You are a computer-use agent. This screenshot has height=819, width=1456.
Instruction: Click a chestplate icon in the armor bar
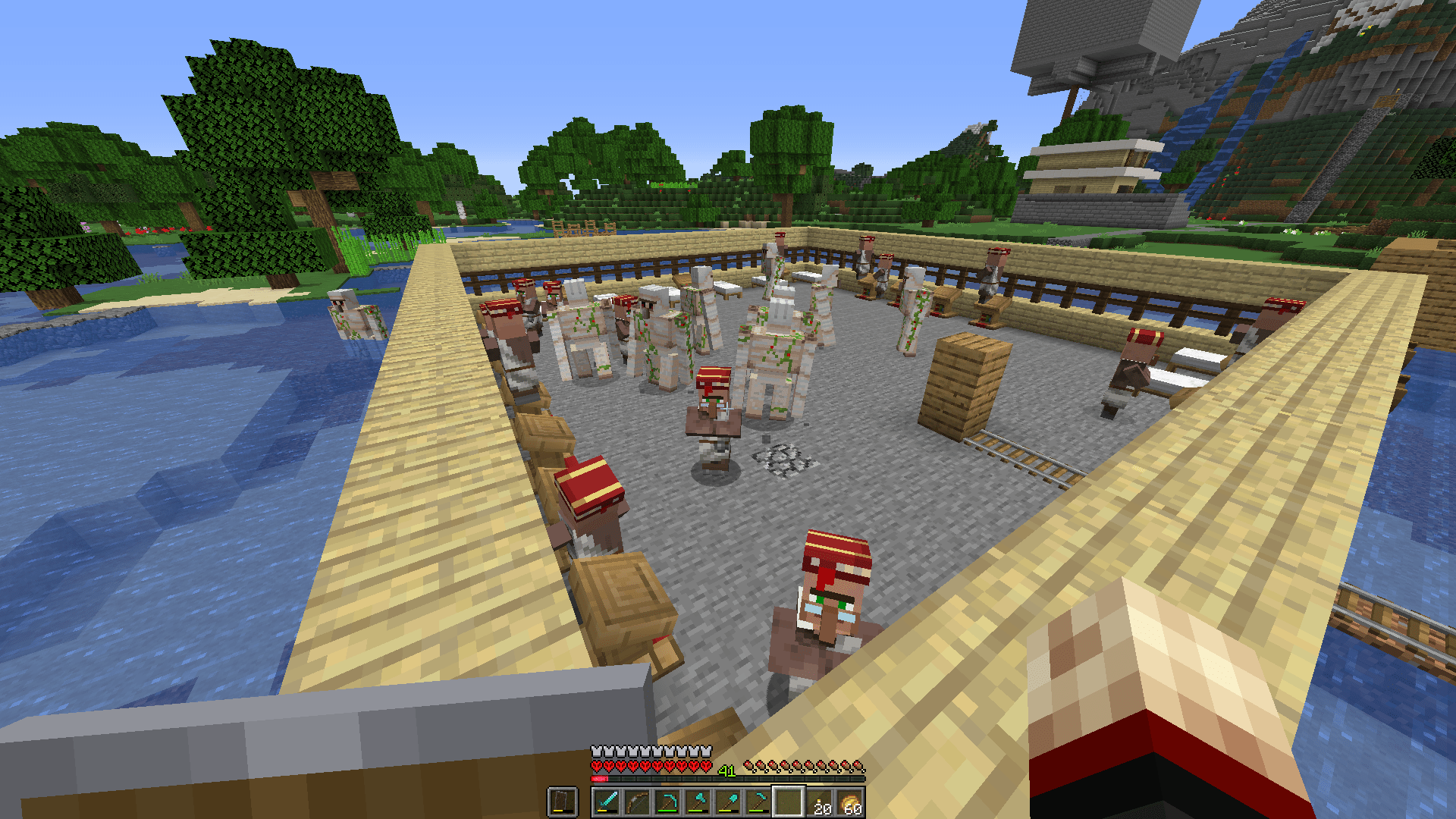598,751
